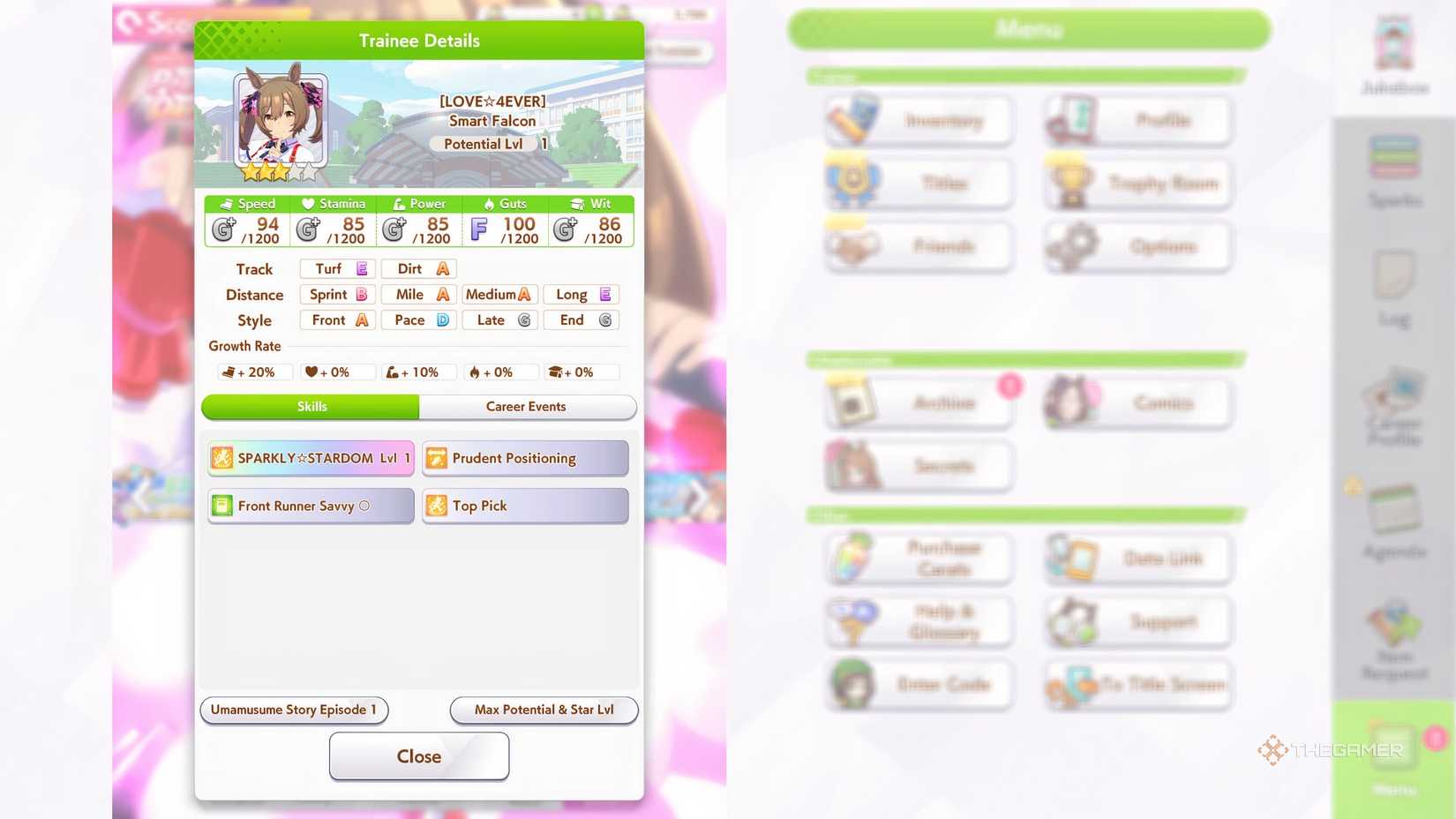Click the Front Runner Savvy skill
Screen dimensions: 1456x819
click(310, 505)
